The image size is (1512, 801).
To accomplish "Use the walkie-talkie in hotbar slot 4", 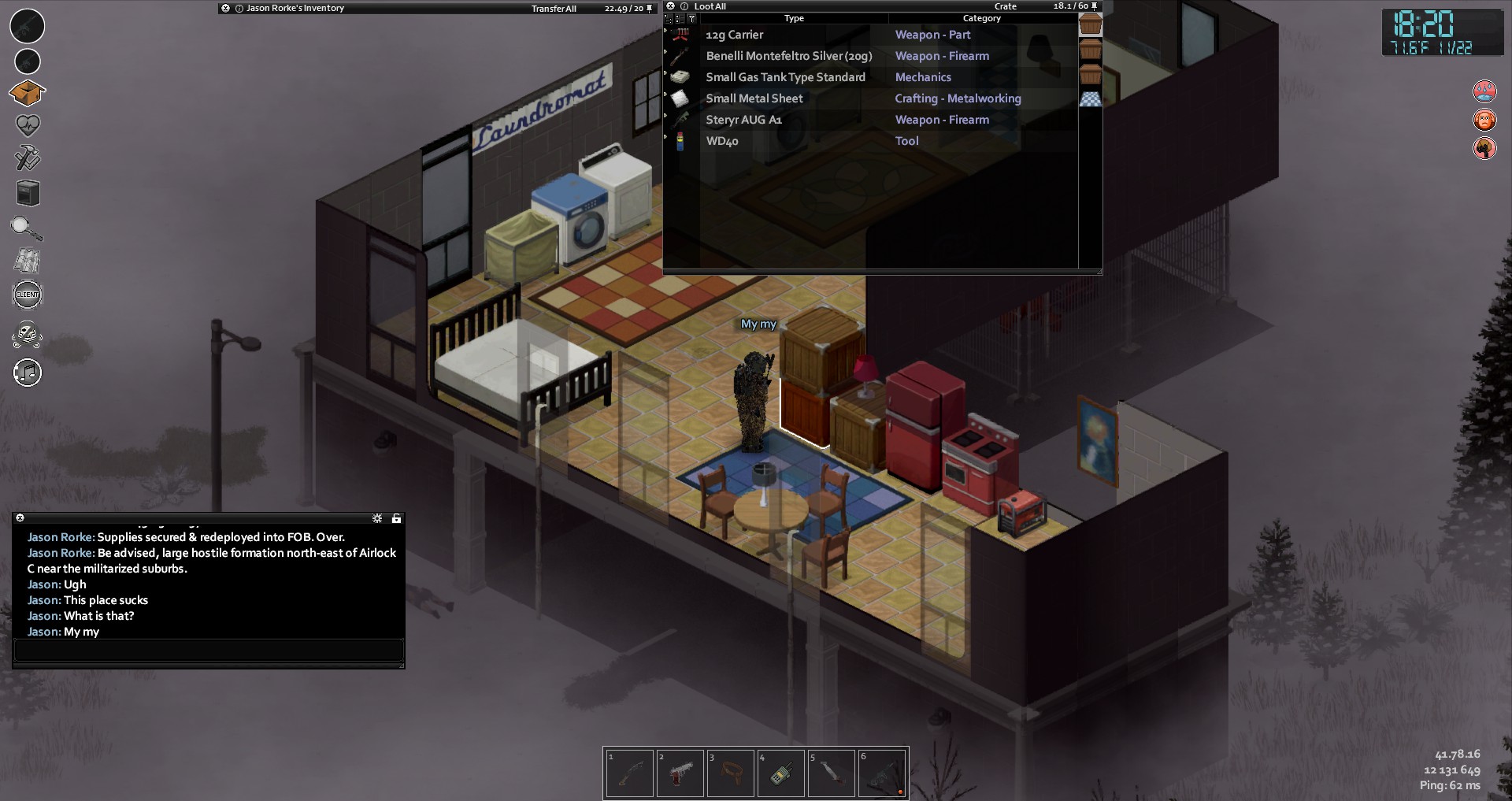I will 780,773.
